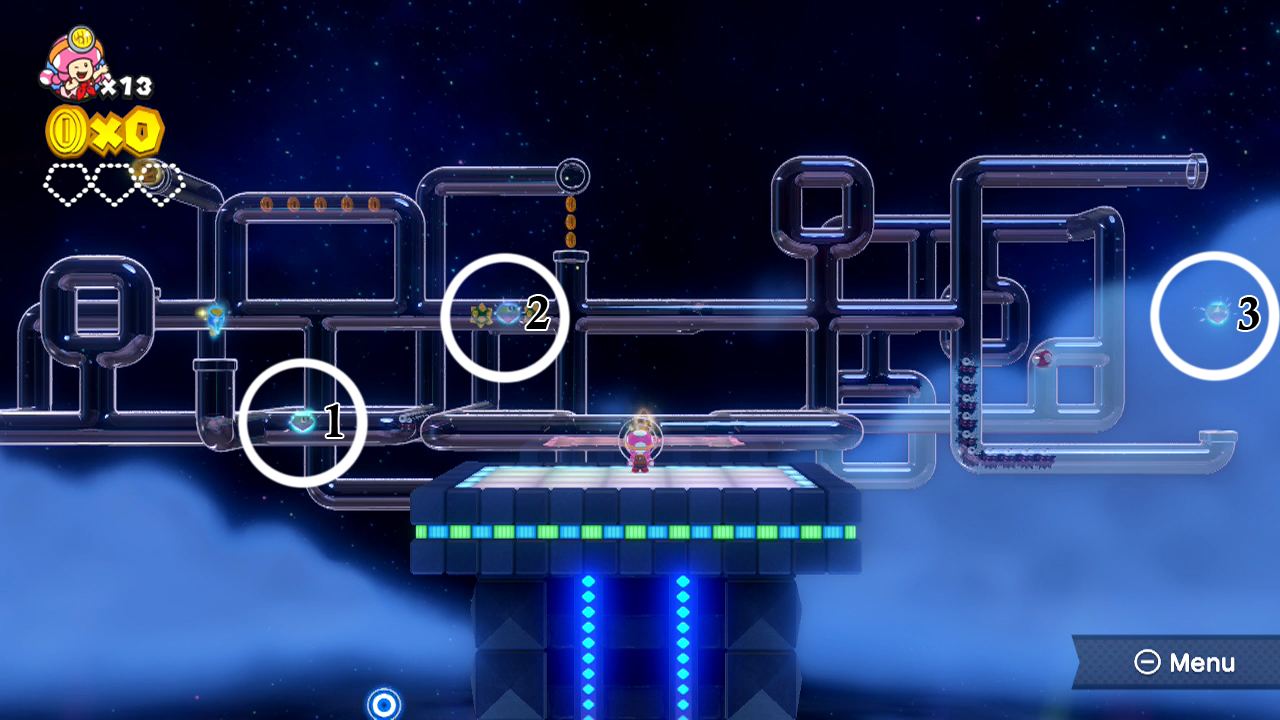Tap the blue touch ring at the bottom left
Screen dimensions: 1280x720
(x=383, y=706)
